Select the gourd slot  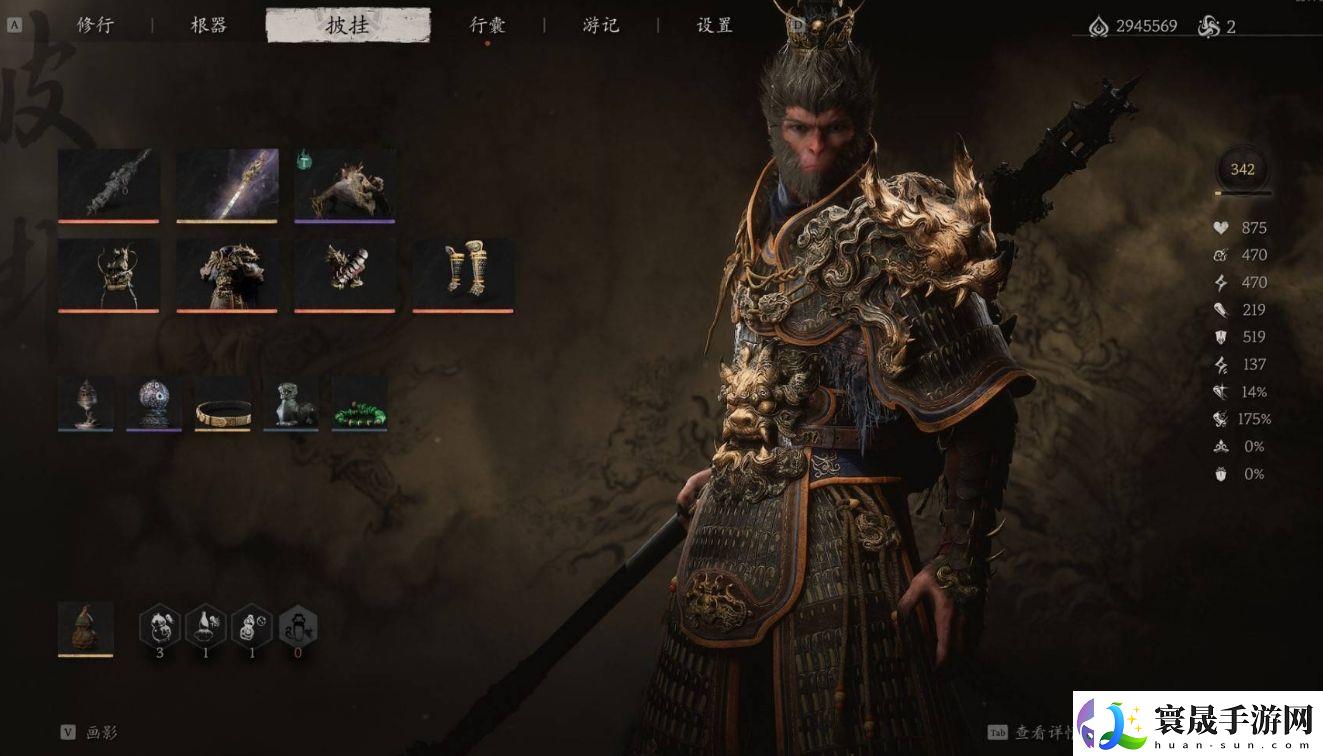point(86,628)
